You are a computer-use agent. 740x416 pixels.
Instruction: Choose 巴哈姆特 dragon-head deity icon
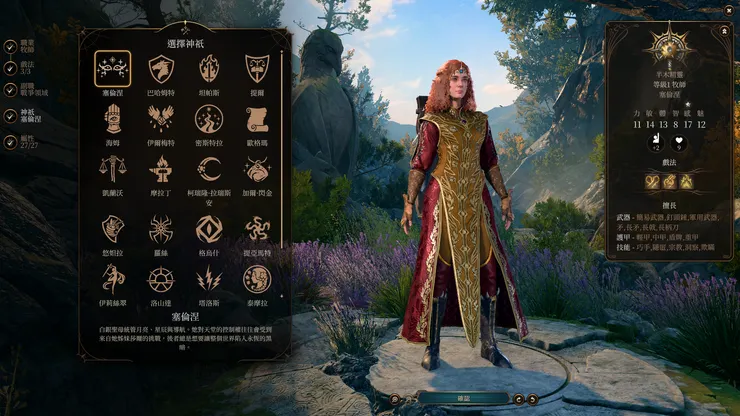coord(161,69)
